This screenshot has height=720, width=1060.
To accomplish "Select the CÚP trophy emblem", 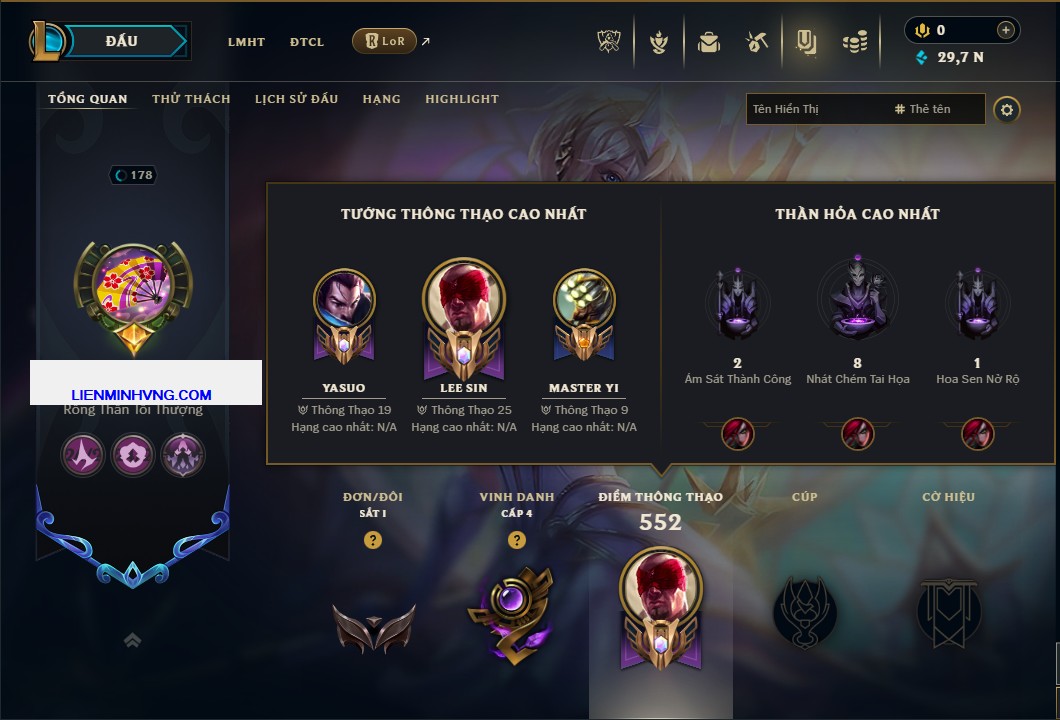I will [805, 610].
